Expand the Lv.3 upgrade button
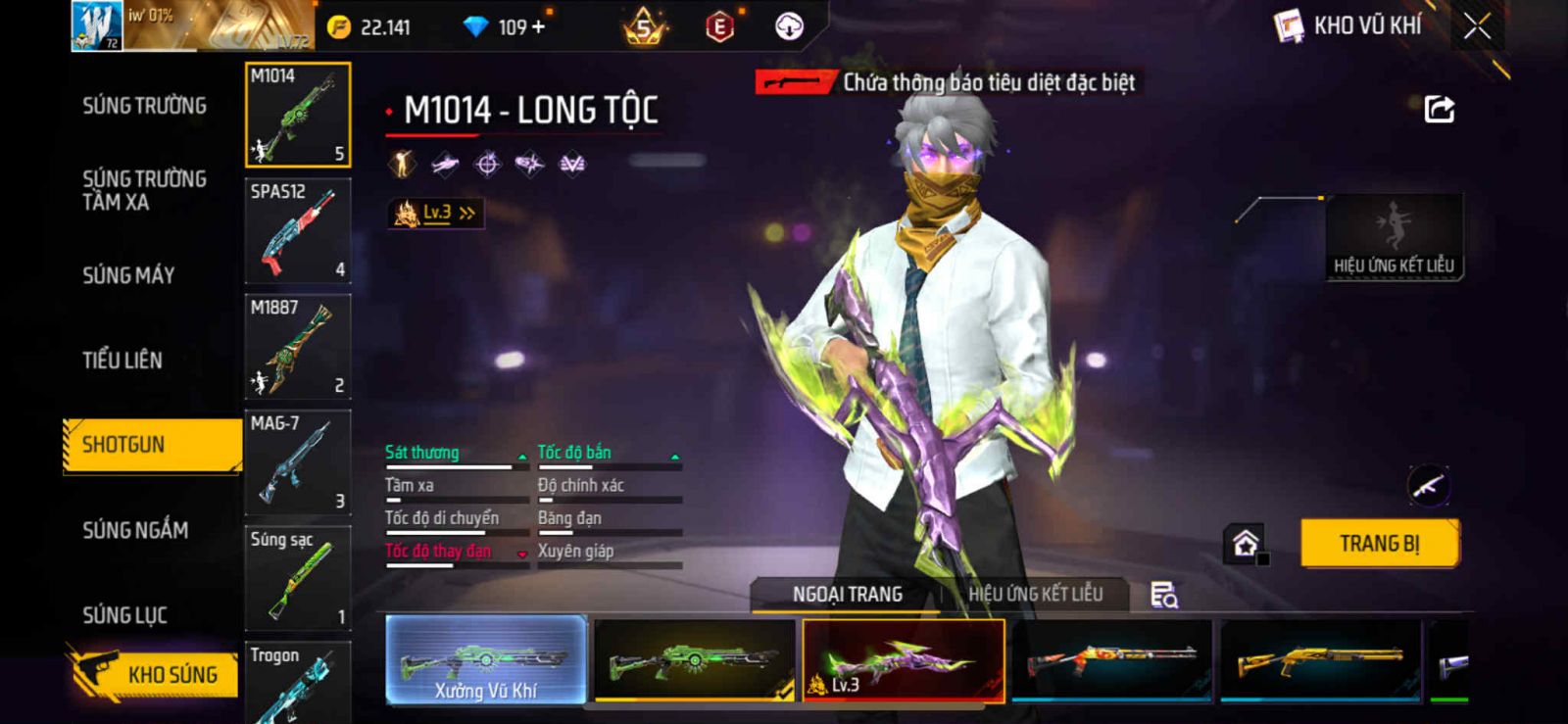The image size is (1568, 724). tap(436, 213)
